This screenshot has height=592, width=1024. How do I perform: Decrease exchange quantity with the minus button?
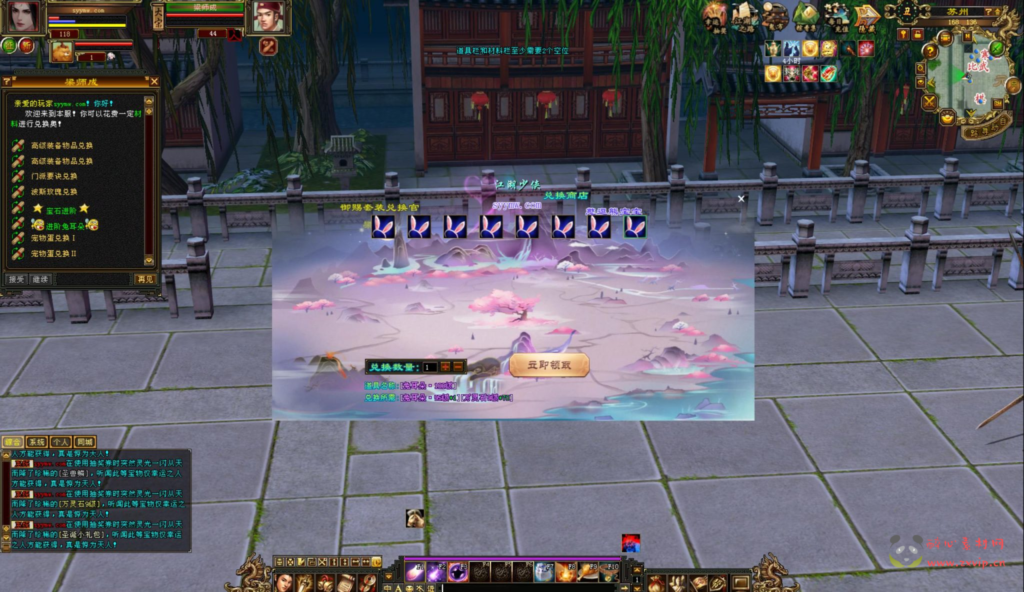pyautogui.click(x=458, y=367)
